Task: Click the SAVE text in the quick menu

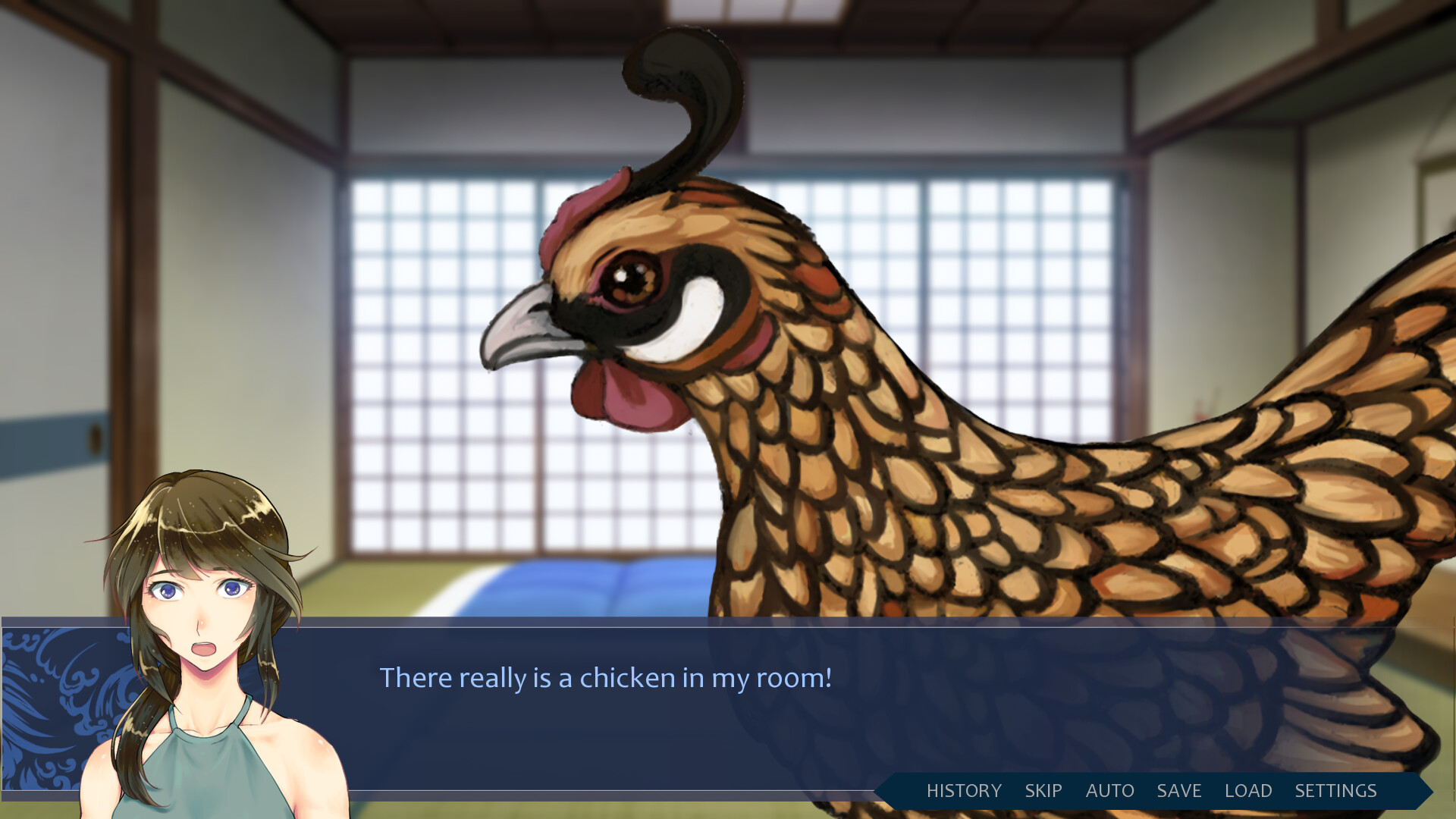Action: point(1180,791)
